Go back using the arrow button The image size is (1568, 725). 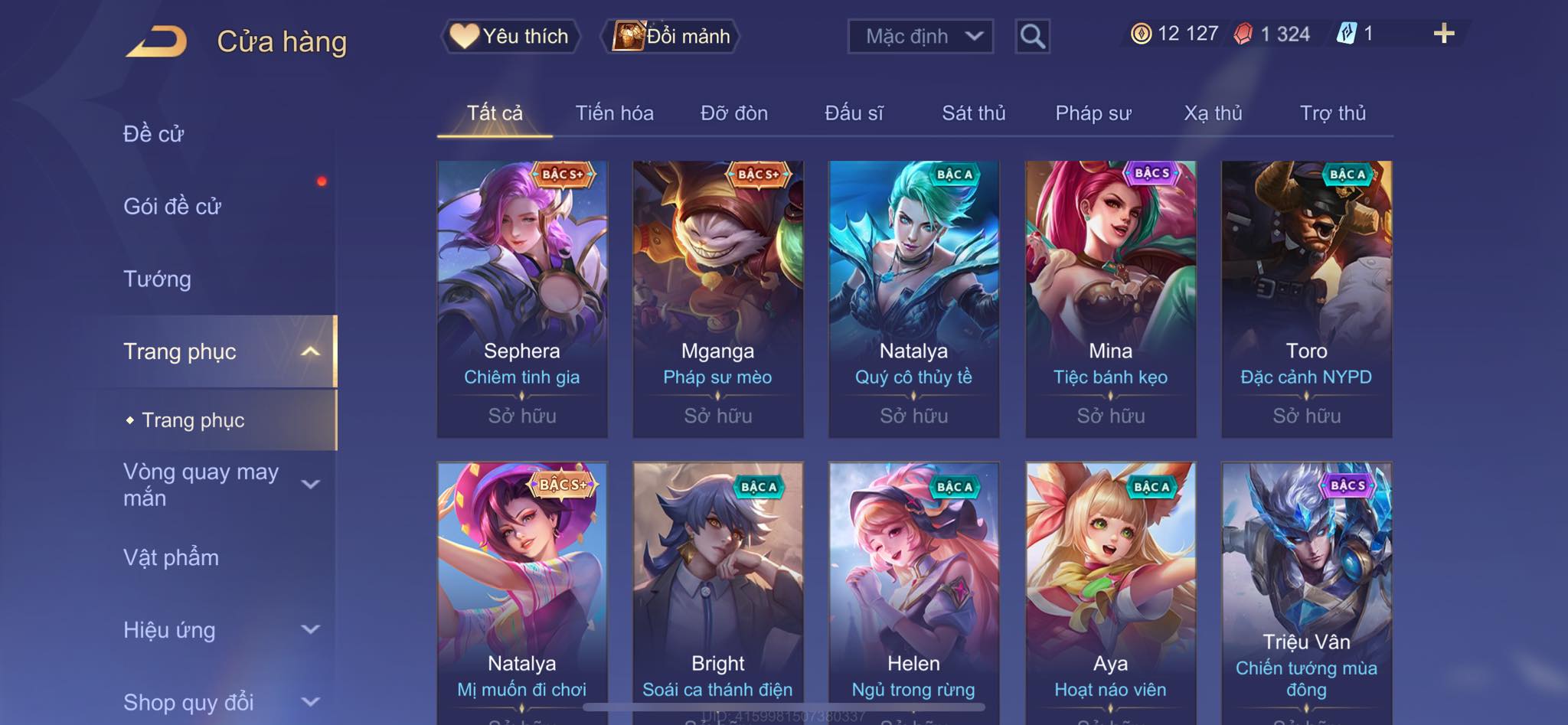tap(157, 41)
